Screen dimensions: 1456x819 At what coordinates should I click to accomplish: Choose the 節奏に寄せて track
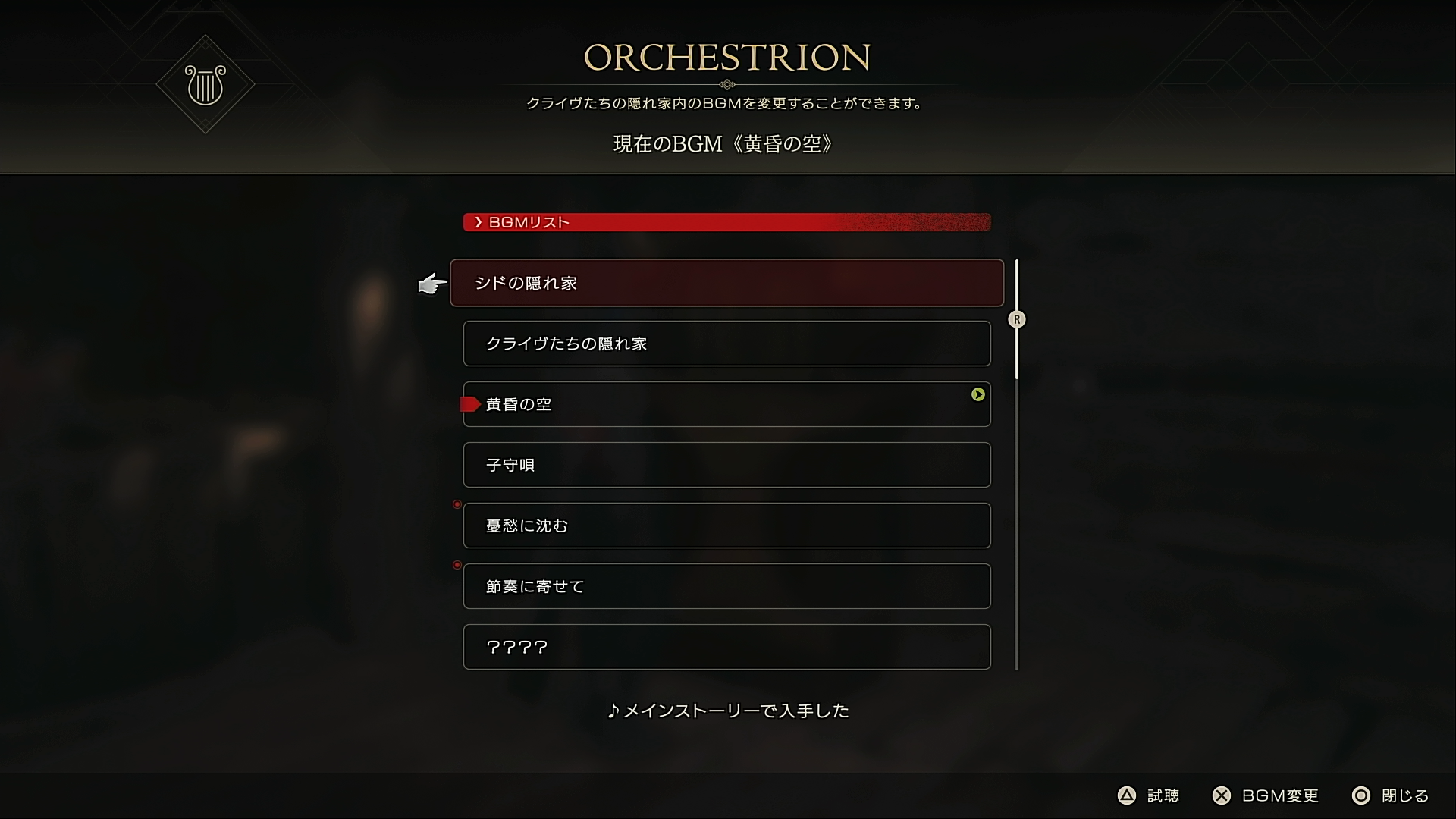tap(726, 586)
